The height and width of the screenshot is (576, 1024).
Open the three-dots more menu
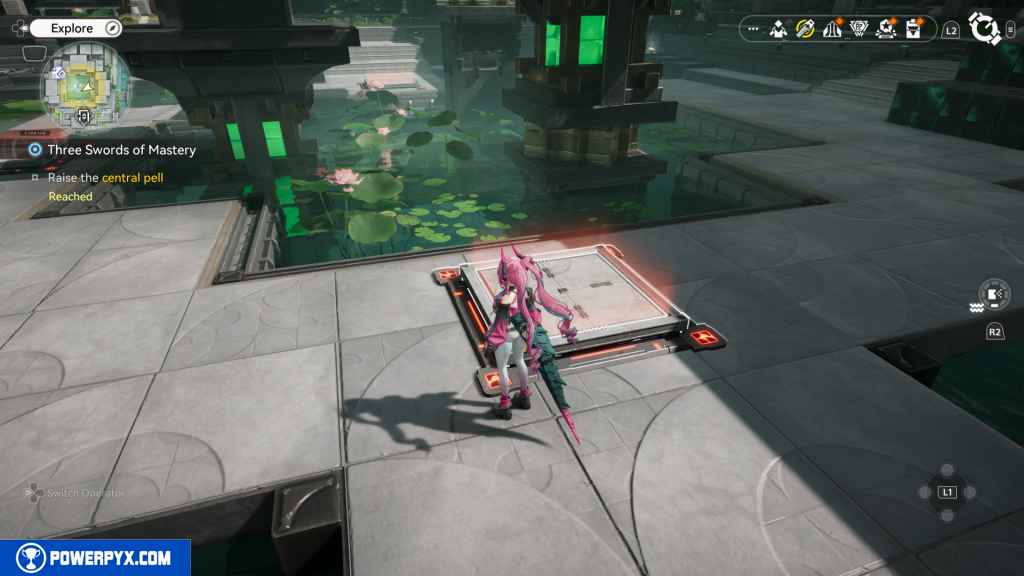[x=753, y=29]
